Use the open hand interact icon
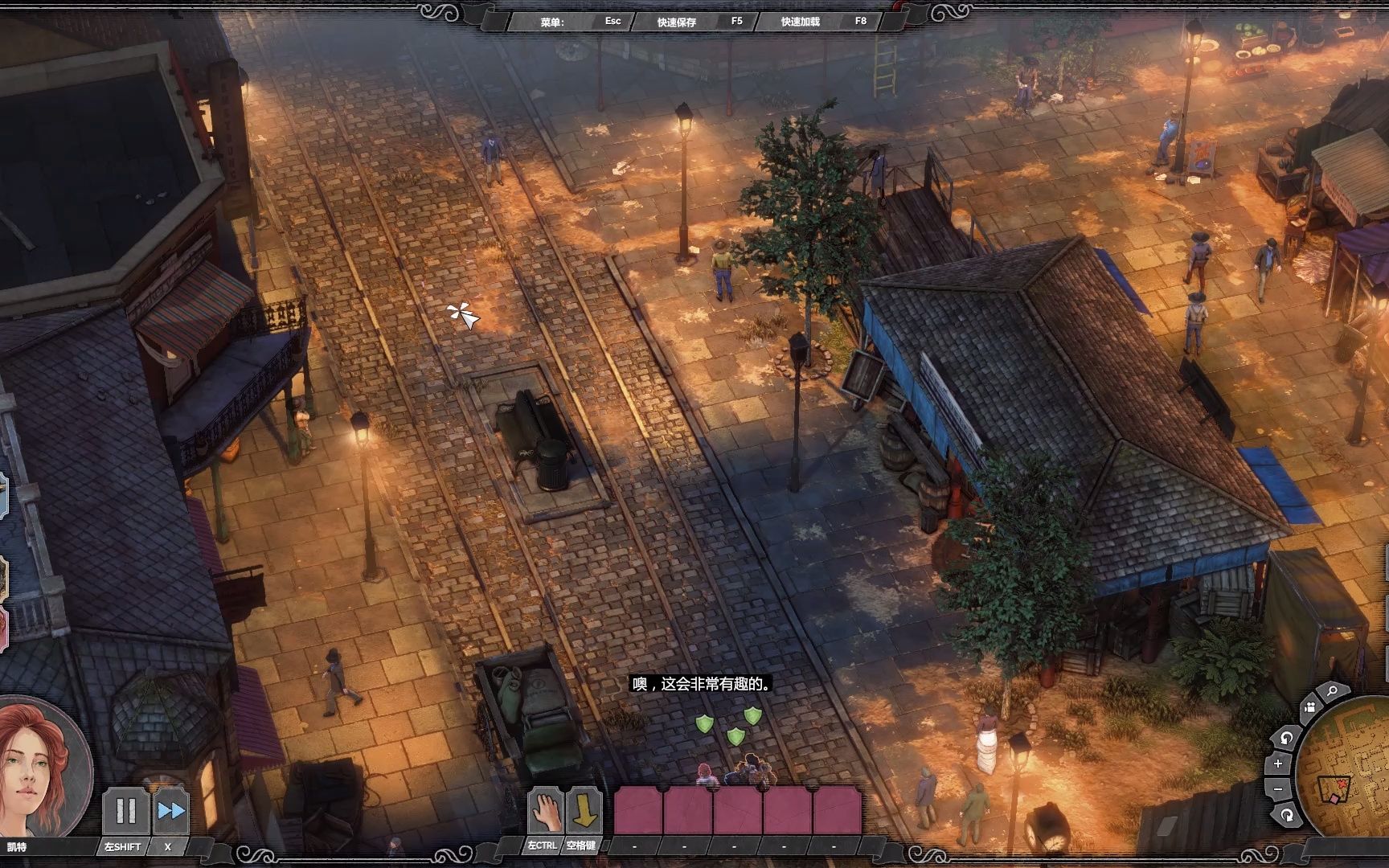The width and height of the screenshot is (1389, 868). pyautogui.click(x=544, y=811)
